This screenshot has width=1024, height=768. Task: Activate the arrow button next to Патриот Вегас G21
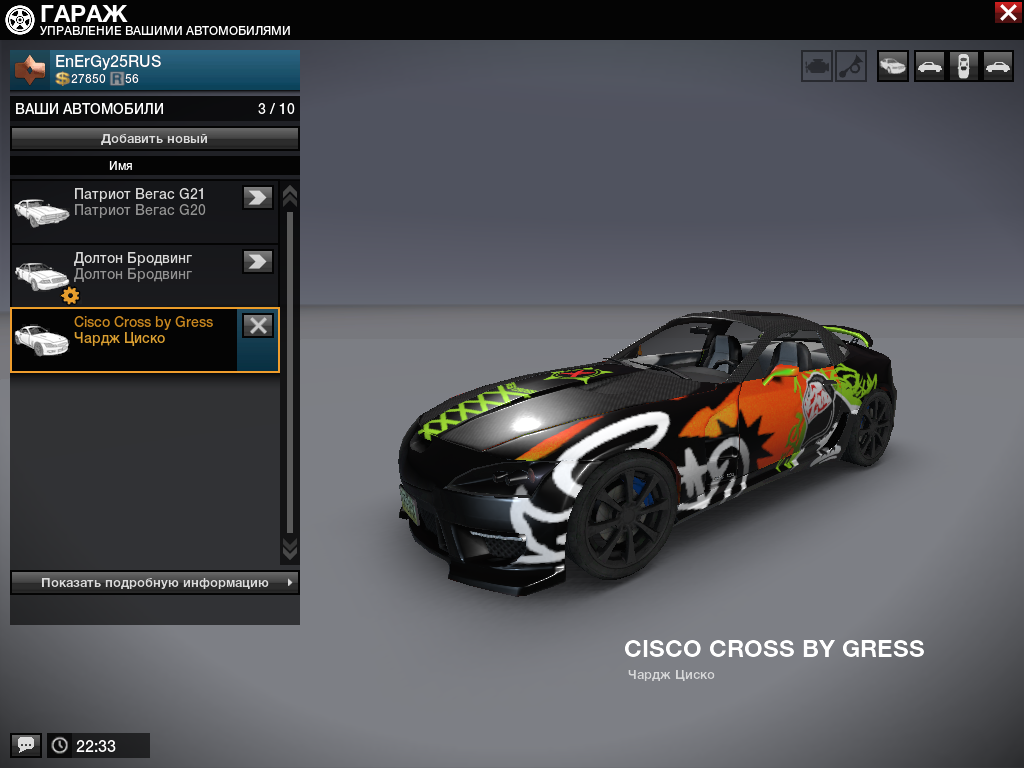coord(258,197)
